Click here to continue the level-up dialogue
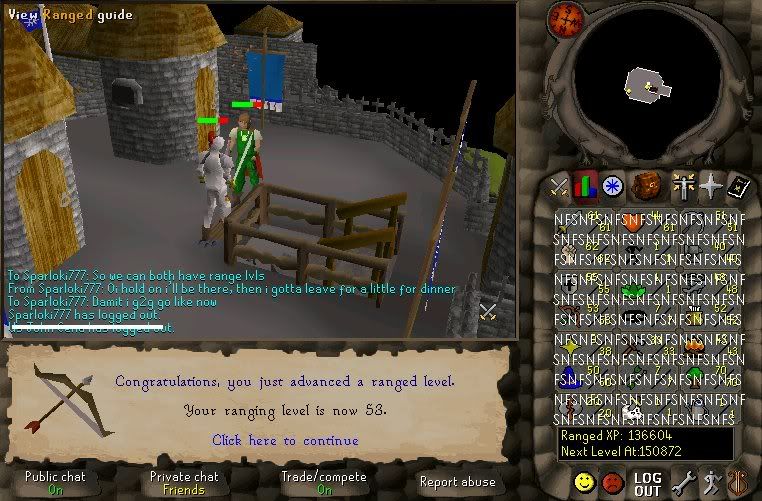762x501 pixels. tap(285, 440)
